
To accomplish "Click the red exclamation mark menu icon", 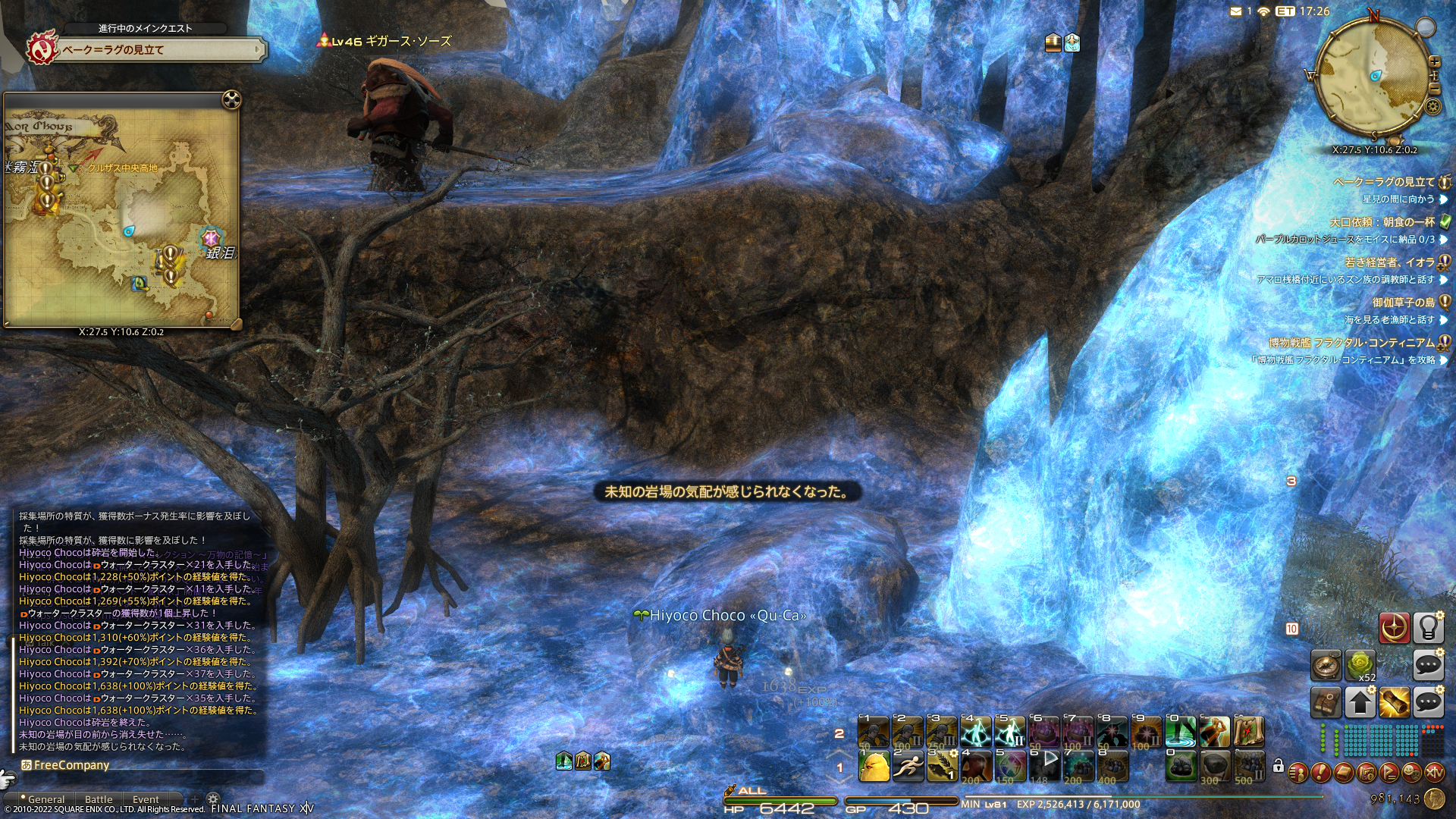I will pyautogui.click(x=1320, y=773).
